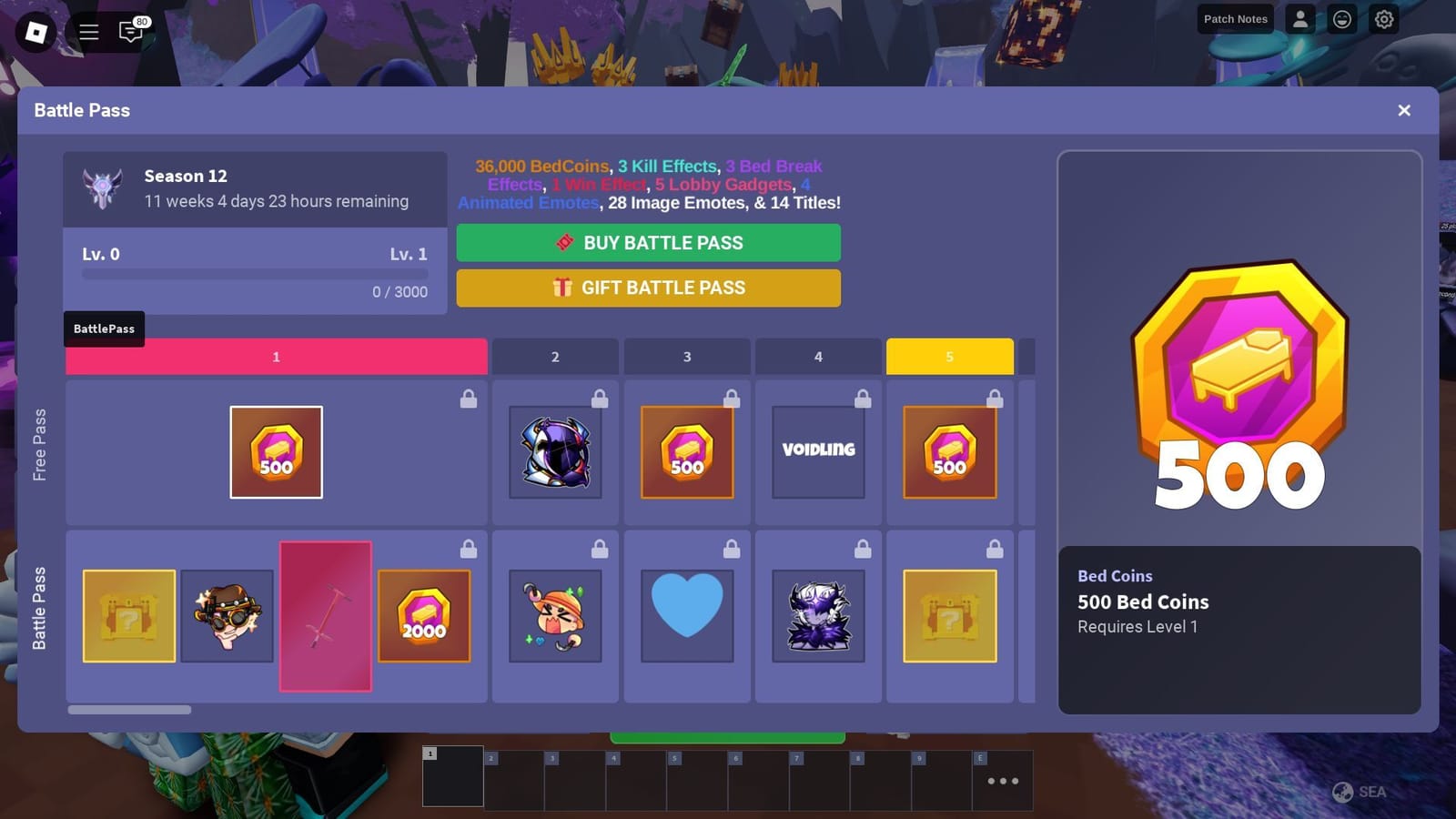Open the player profile icon near Patch Notes
Screen dimensions: 1456x819
[x=1299, y=19]
